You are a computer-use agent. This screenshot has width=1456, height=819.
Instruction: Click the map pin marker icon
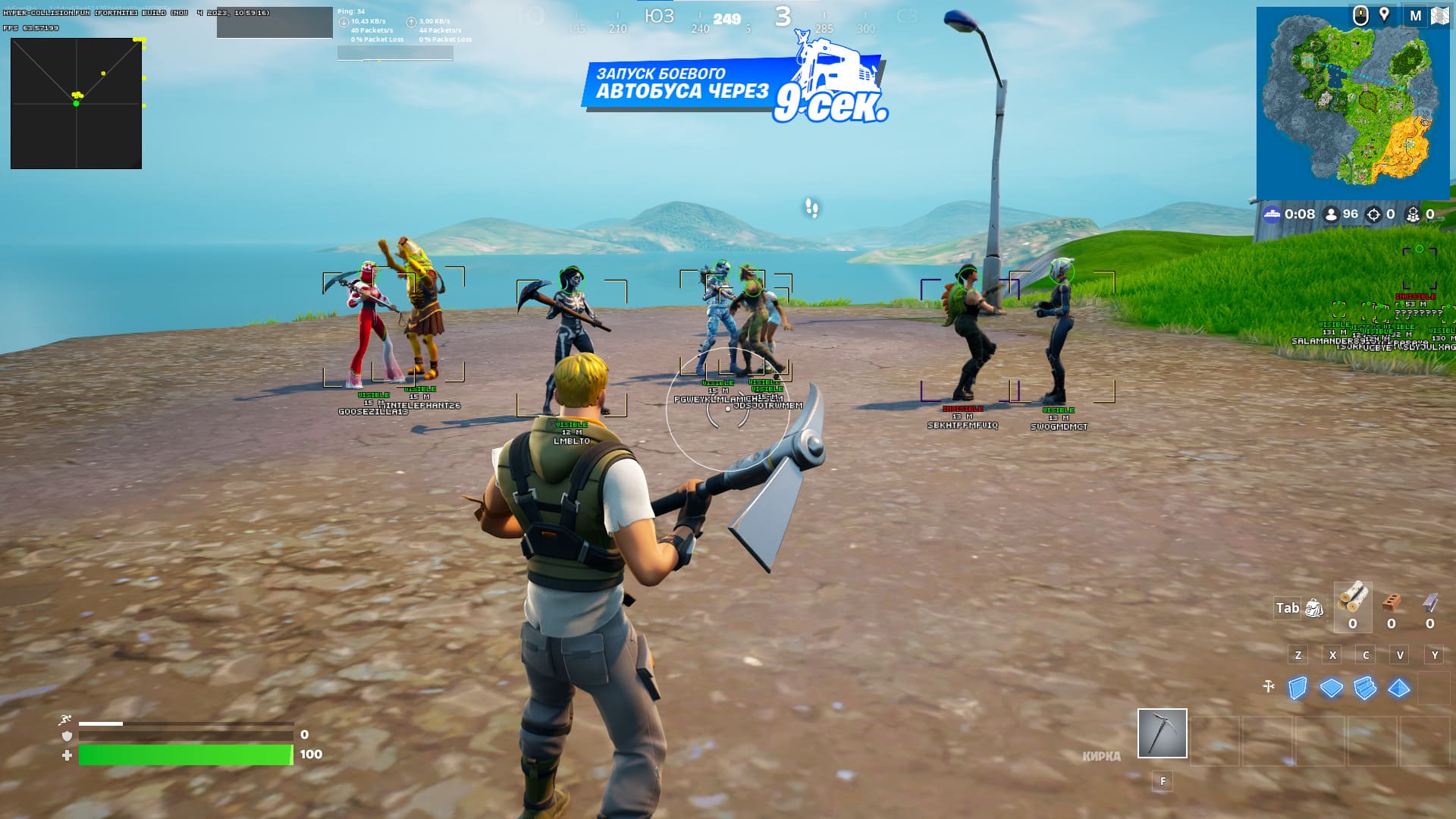(1384, 15)
